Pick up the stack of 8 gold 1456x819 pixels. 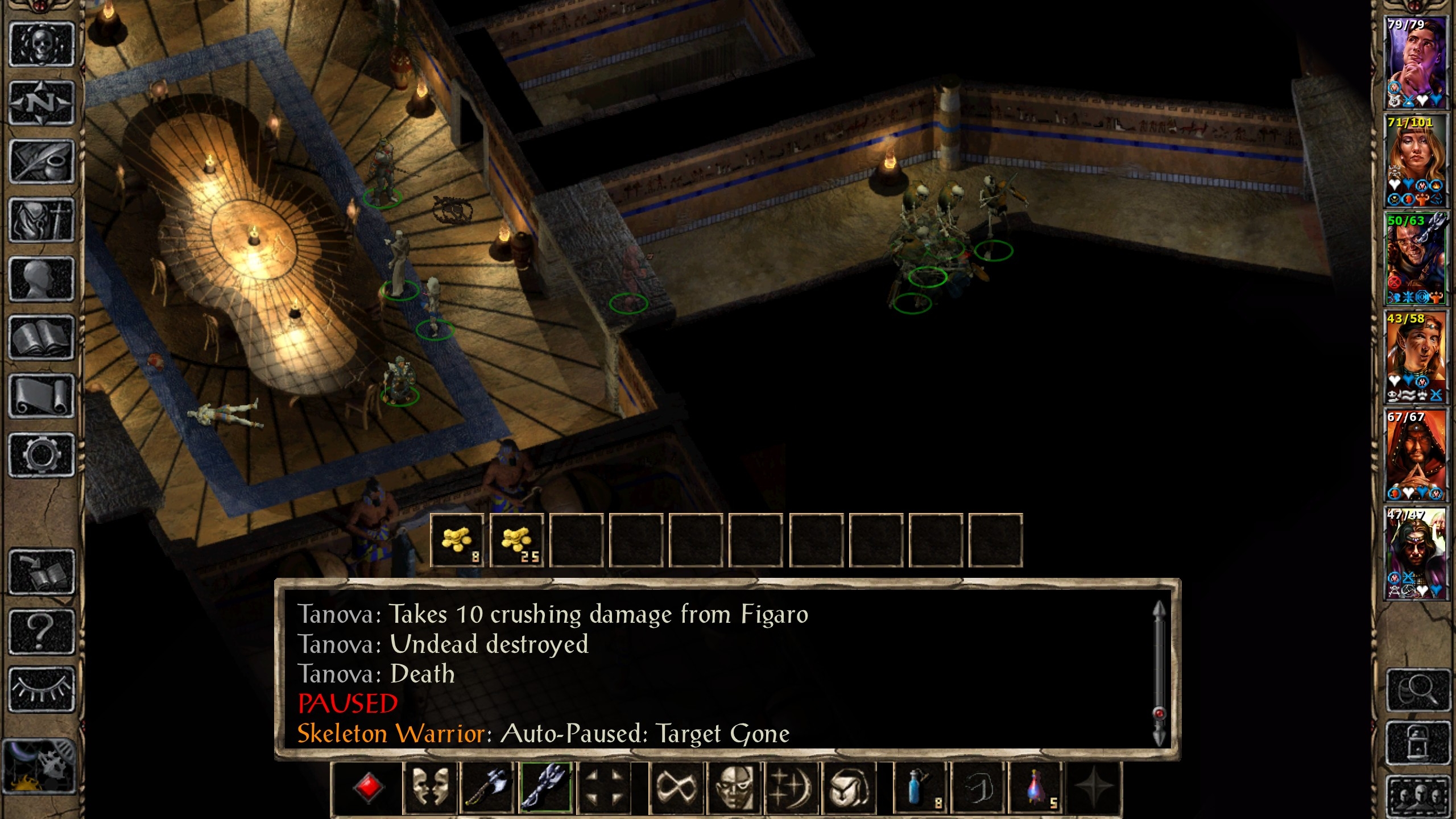tap(457, 540)
